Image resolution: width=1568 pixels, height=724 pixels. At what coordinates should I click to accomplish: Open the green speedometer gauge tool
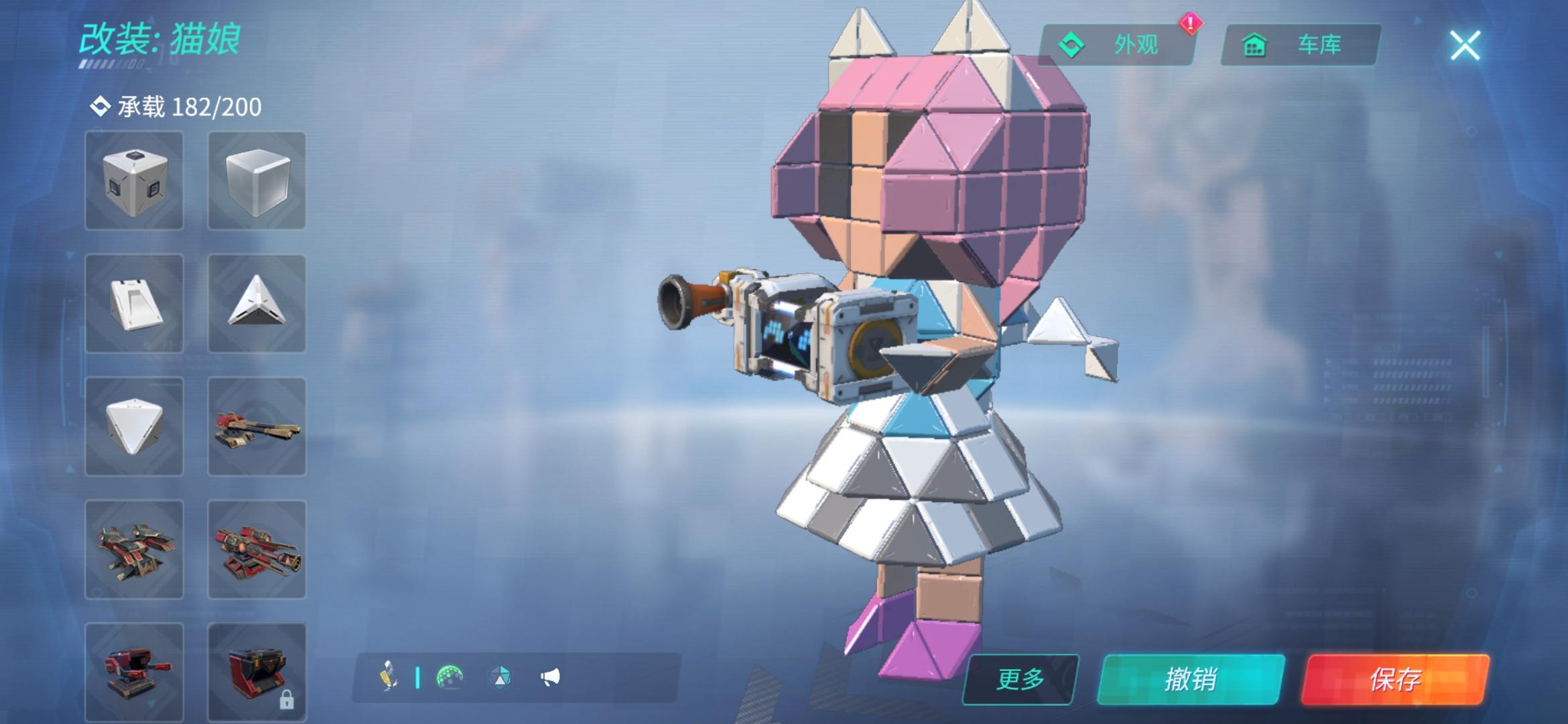tap(450, 677)
